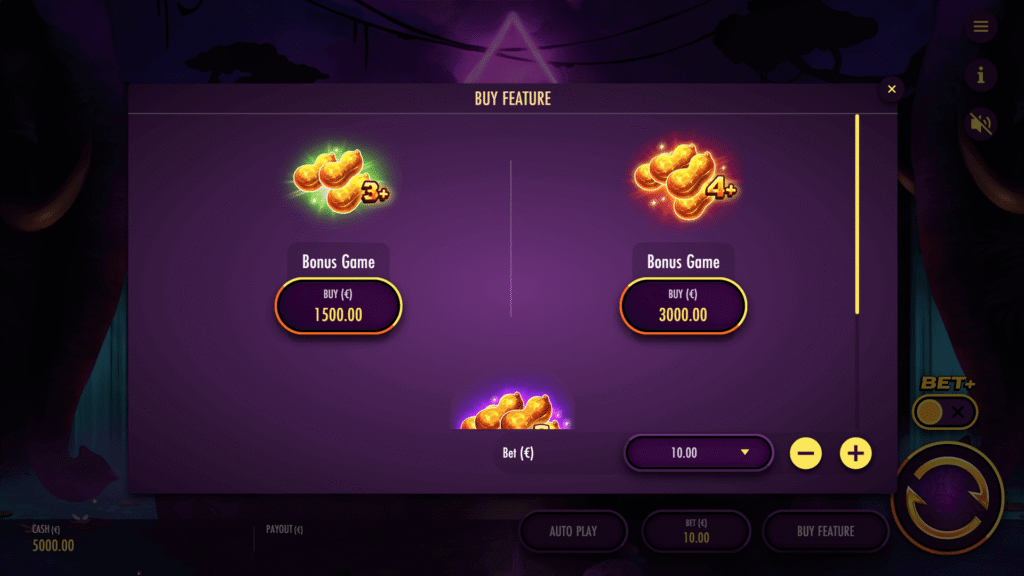
Task: Show the game info page
Action: pyautogui.click(x=980, y=75)
